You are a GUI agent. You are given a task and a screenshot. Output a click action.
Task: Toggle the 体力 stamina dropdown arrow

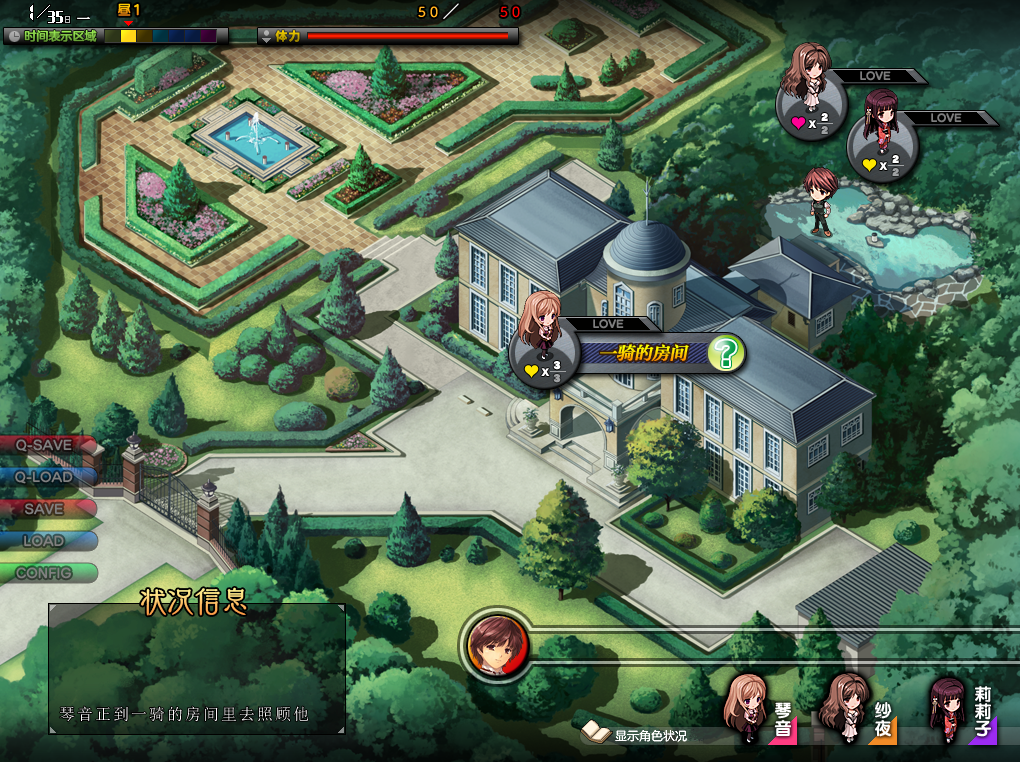267,36
